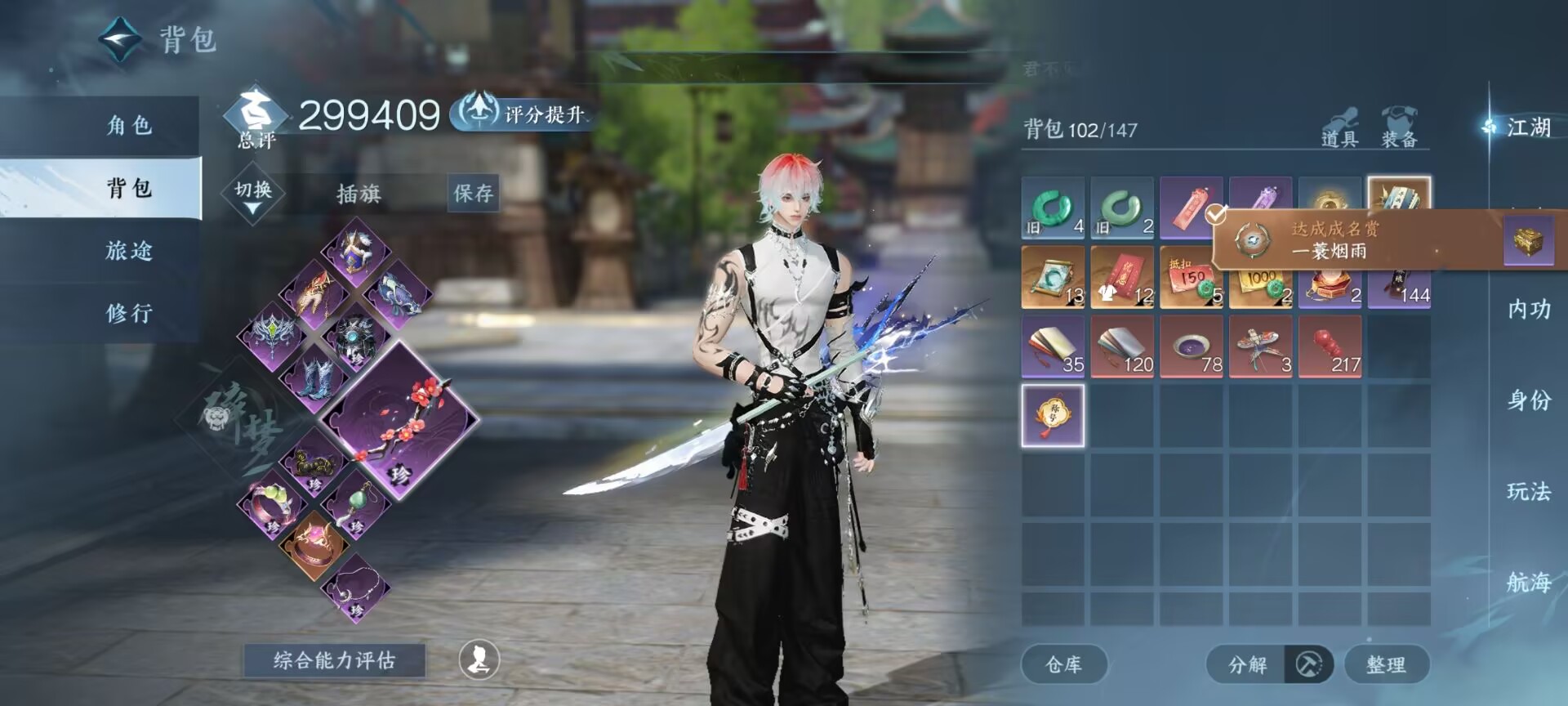Select the fan item stack of 120
This screenshot has height=706, width=1568.
[x=1122, y=346]
